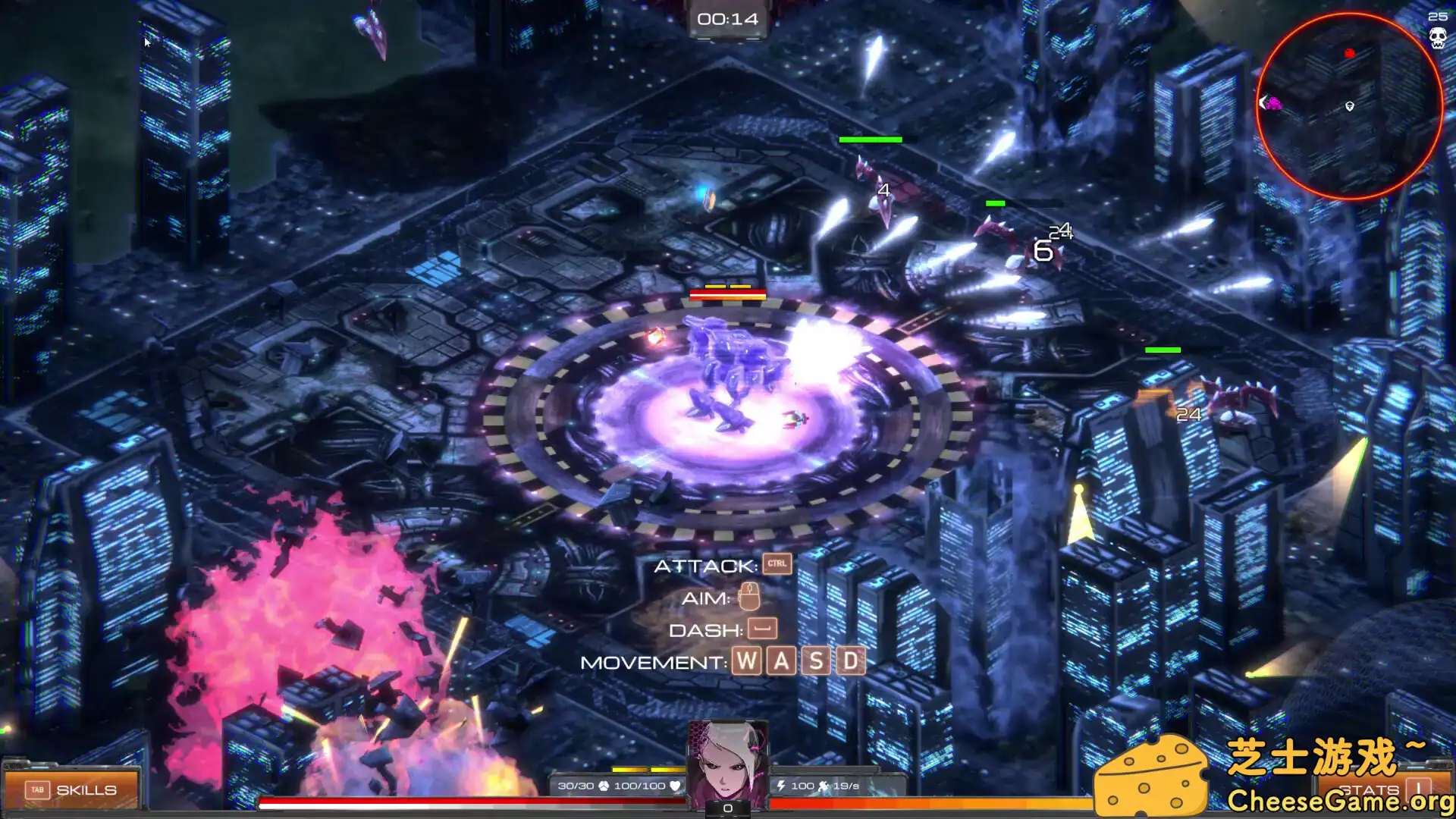Toggle the TAB key badge on the Skills panel
The height and width of the screenshot is (819, 1456).
point(38,789)
